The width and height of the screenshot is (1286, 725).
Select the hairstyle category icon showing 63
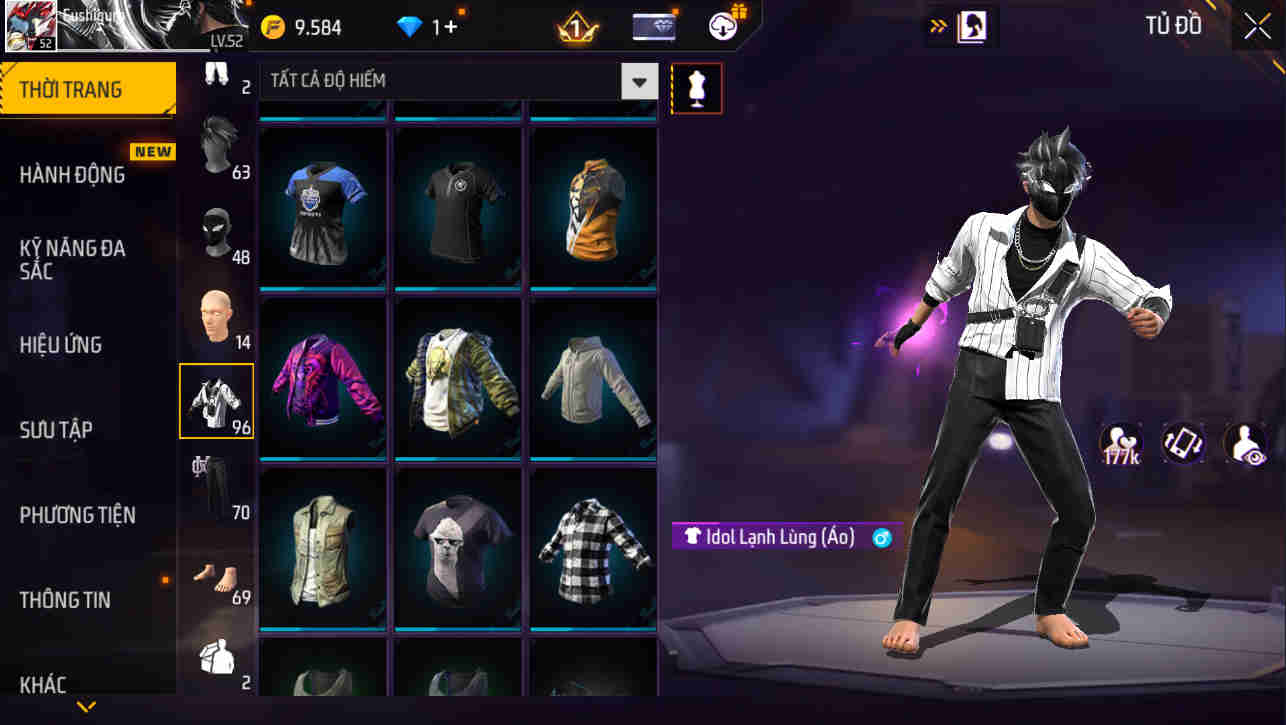tap(216, 148)
